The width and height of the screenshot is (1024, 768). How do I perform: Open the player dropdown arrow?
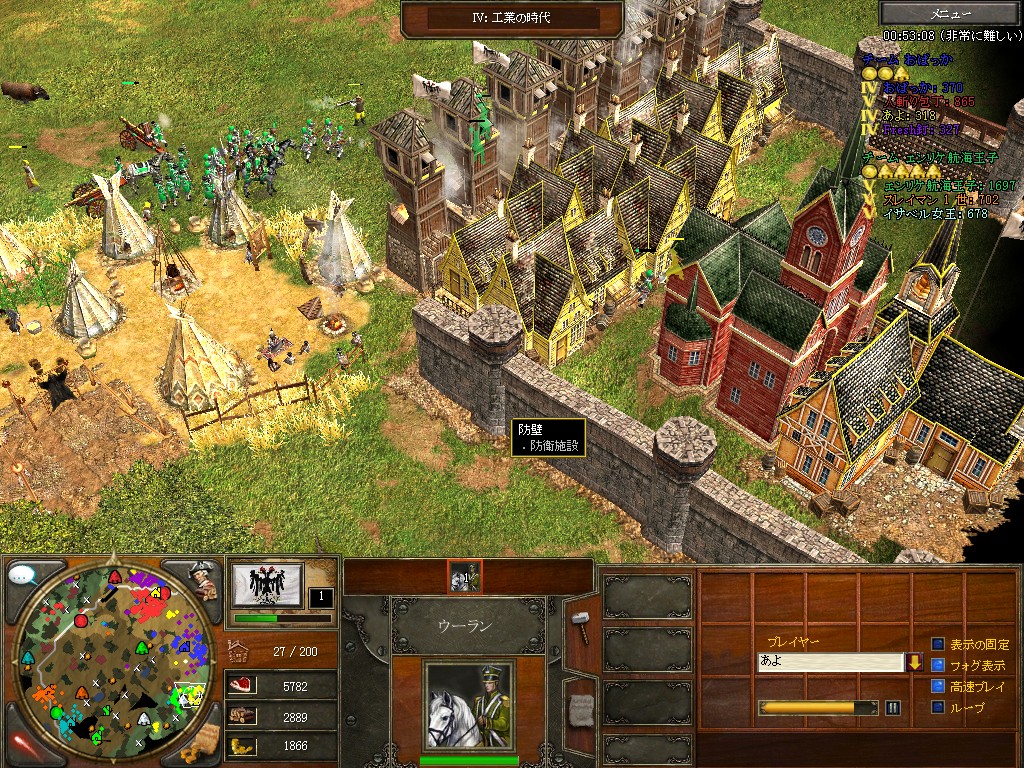[x=914, y=662]
